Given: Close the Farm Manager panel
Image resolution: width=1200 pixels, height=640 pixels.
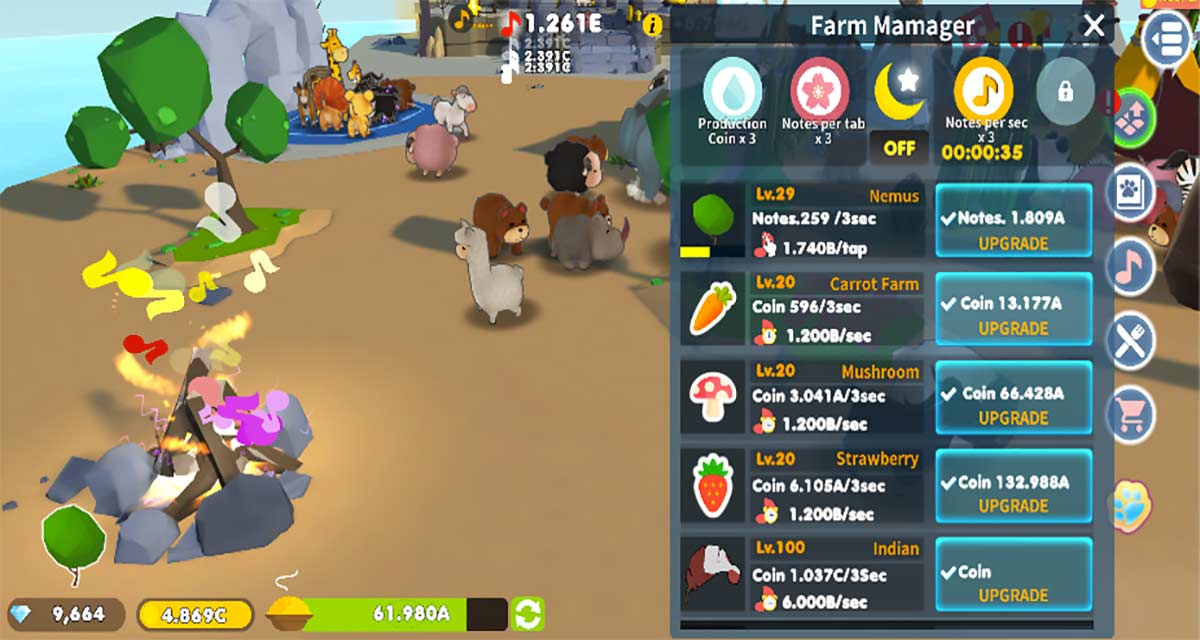Looking at the screenshot, I should click(x=1094, y=26).
